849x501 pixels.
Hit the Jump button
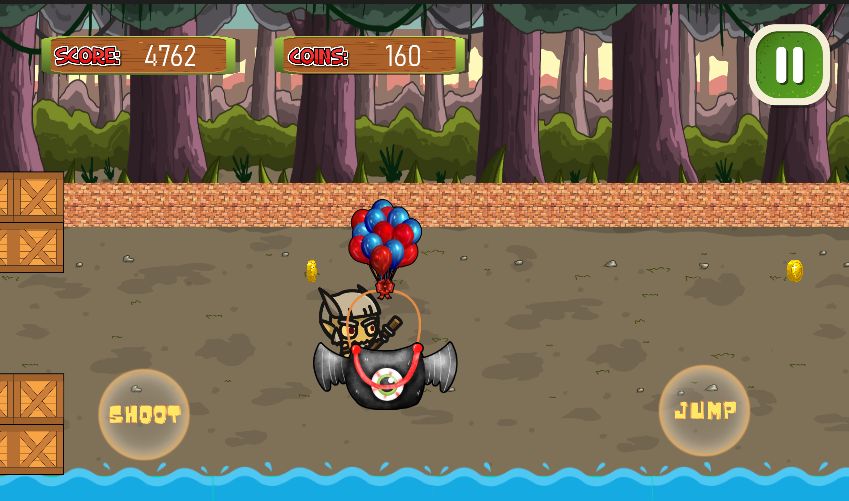coord(705,410)
